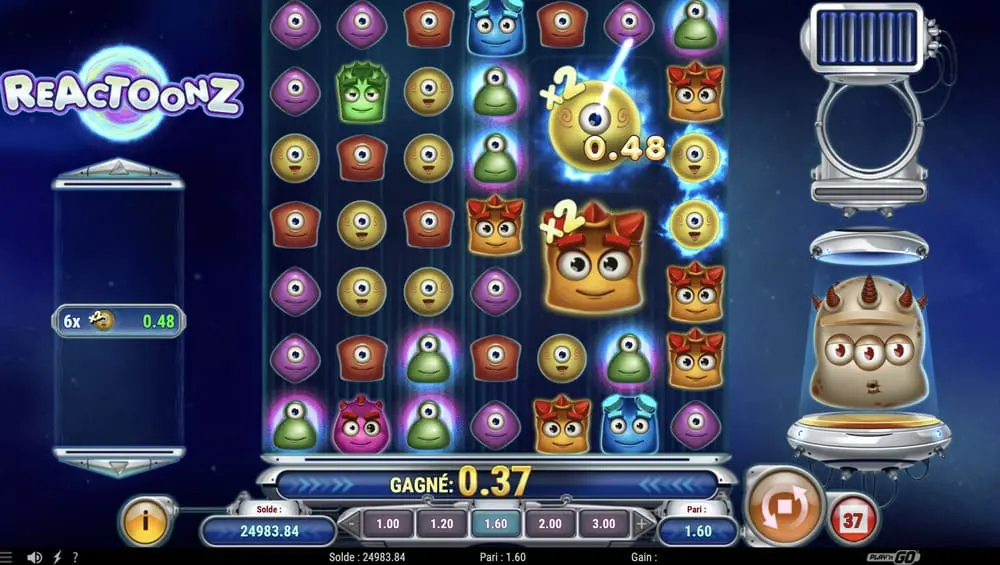This screenshot has height=565, width=1000.
Task: Open the yellow info paytable button
Action: 144,521
